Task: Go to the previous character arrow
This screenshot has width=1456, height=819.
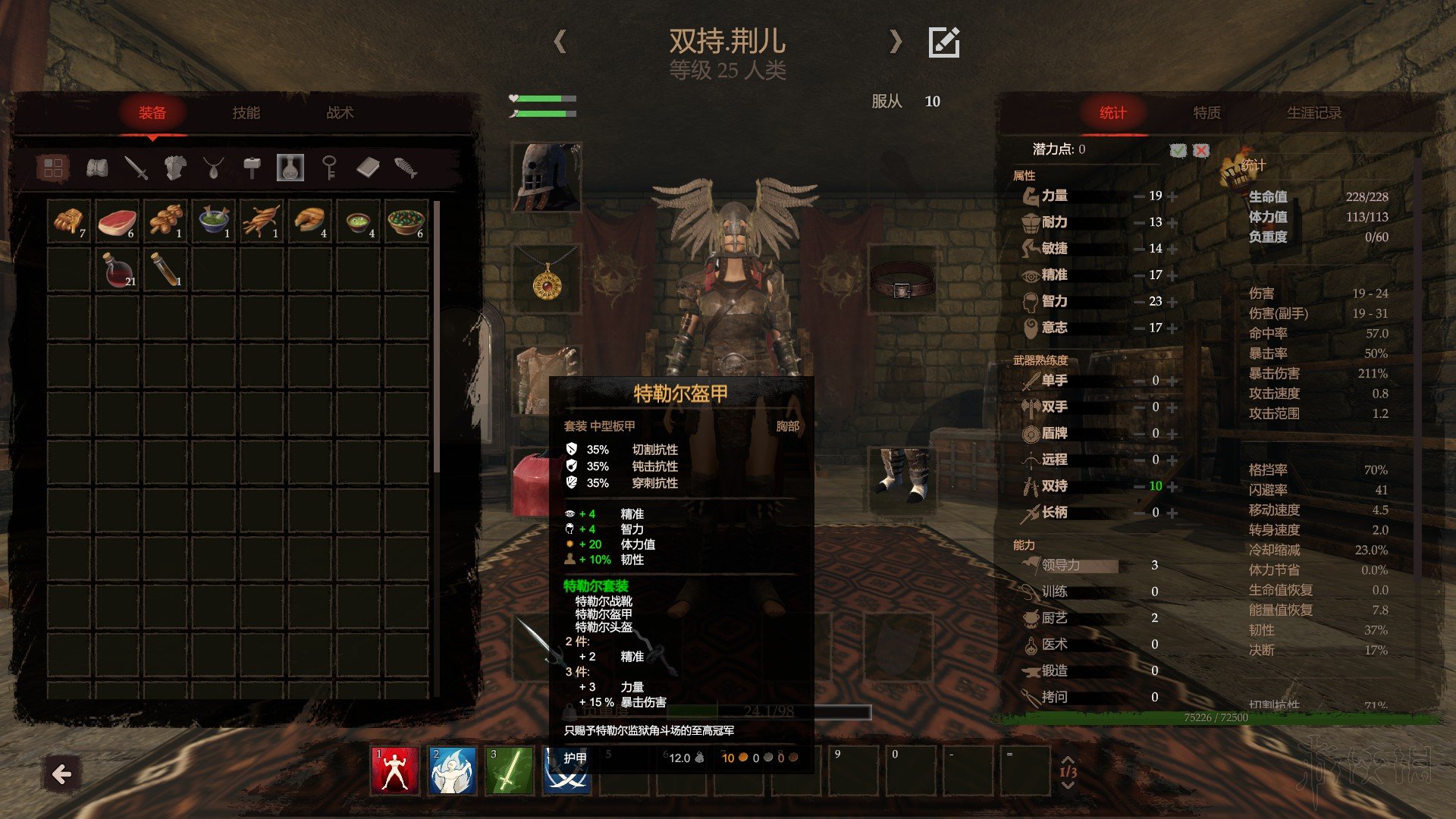Action: point(560,41)
